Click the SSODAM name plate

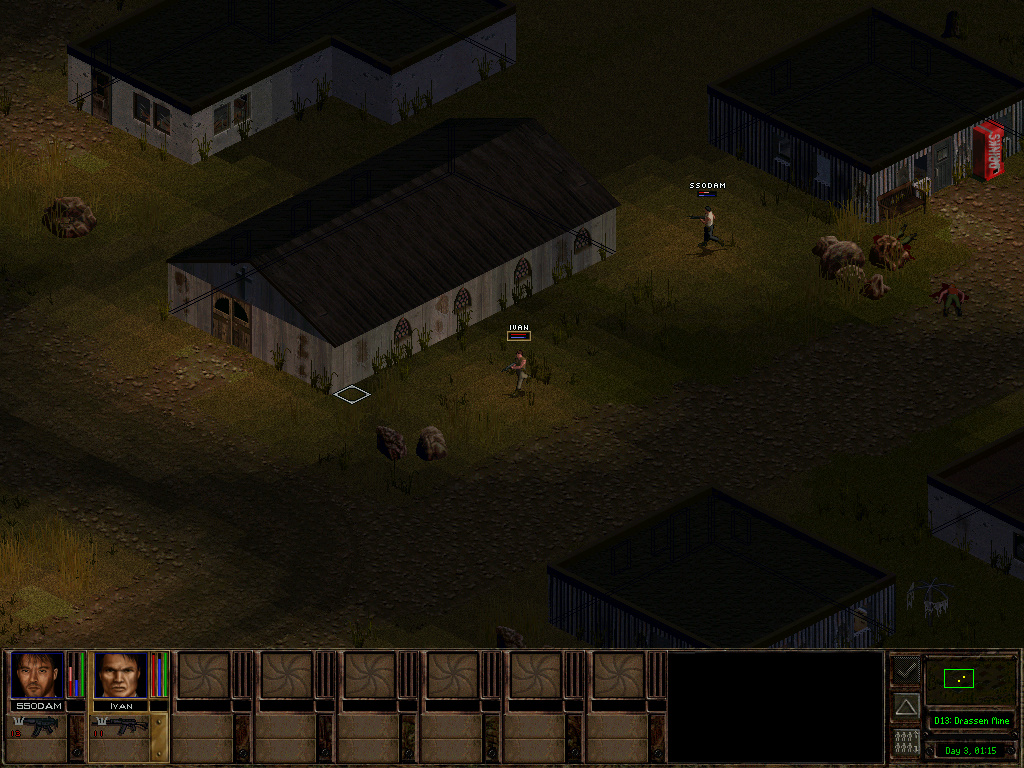click(x=38, y=705)
